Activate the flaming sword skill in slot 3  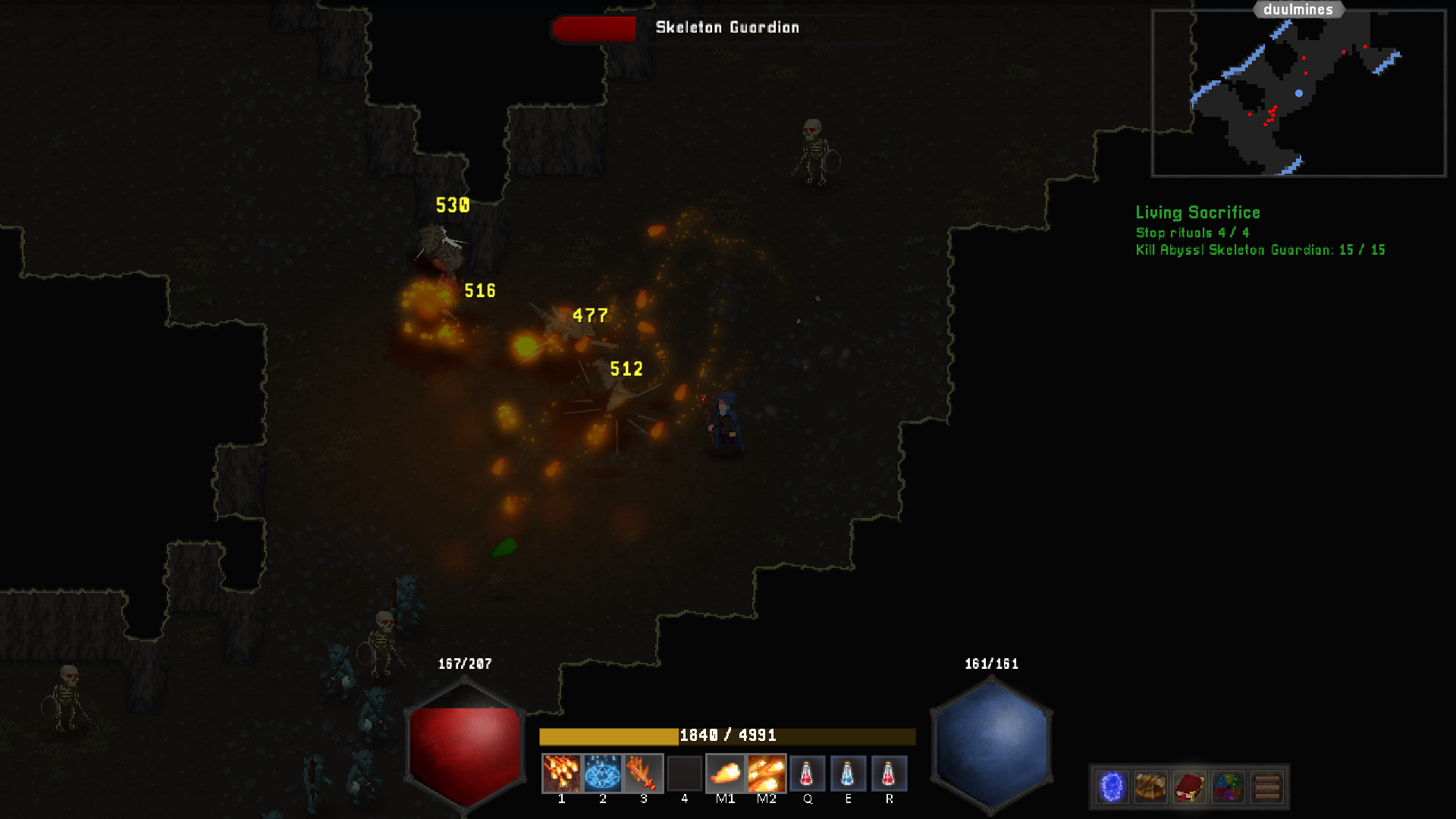pos(645,773)
